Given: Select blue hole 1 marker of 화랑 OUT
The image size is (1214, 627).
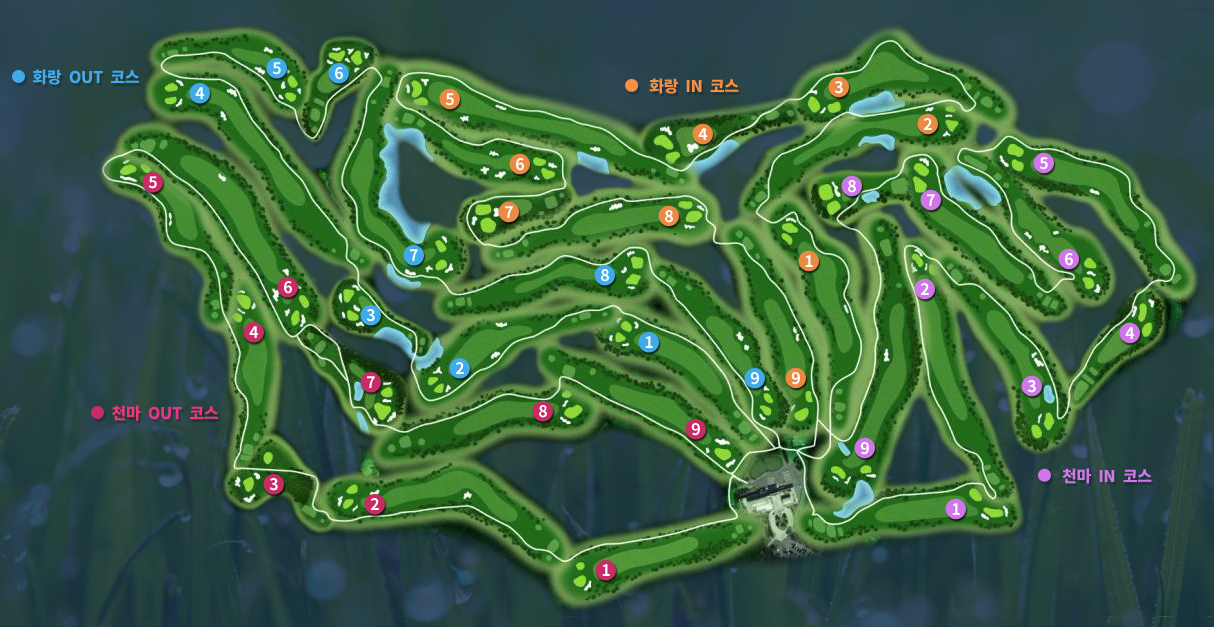Looking at the screenshot, I should click(x=649, y=342).
